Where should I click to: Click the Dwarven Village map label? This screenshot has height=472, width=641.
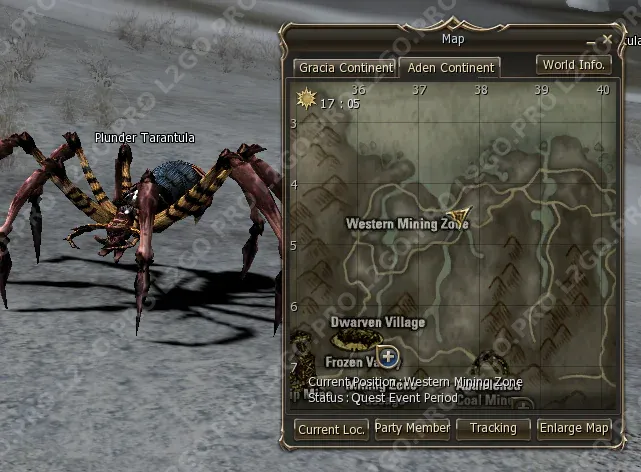pyautogui.click(x=377, y=323)
